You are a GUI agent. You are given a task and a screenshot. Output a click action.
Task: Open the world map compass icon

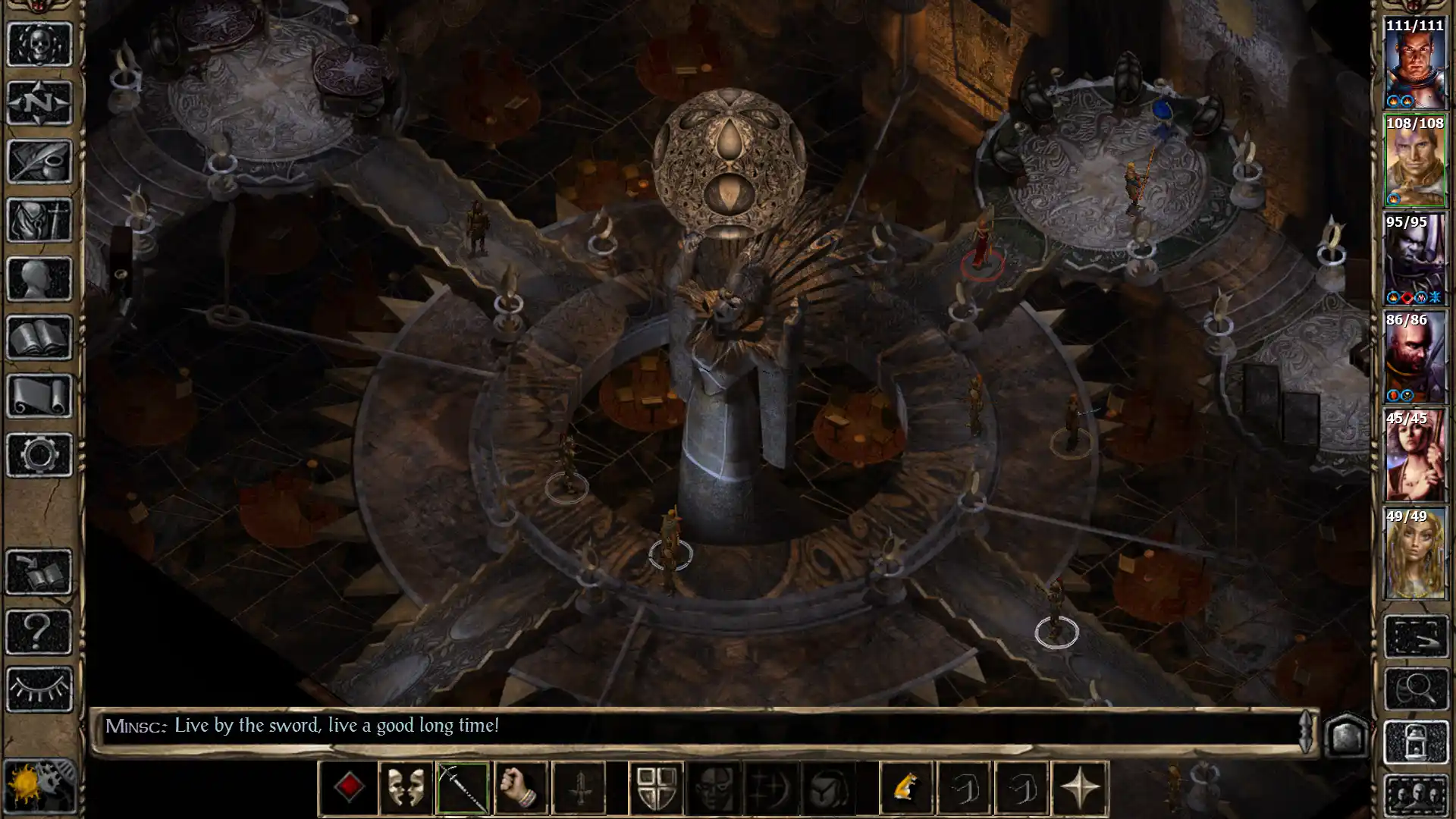(x=39, y=103)
